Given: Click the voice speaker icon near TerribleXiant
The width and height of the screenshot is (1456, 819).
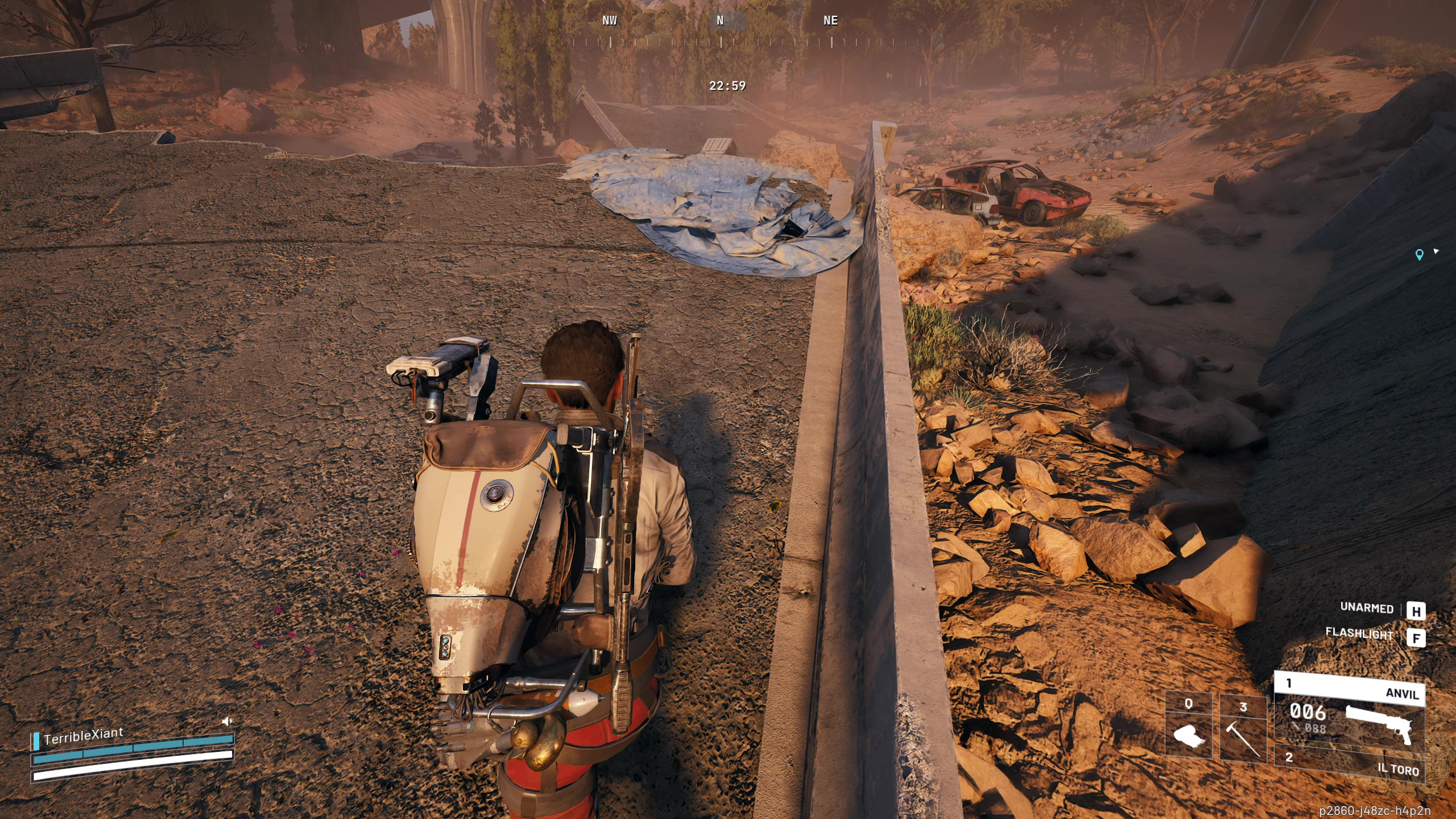Looking at the screenshot, I should click(x=227, y=721).
